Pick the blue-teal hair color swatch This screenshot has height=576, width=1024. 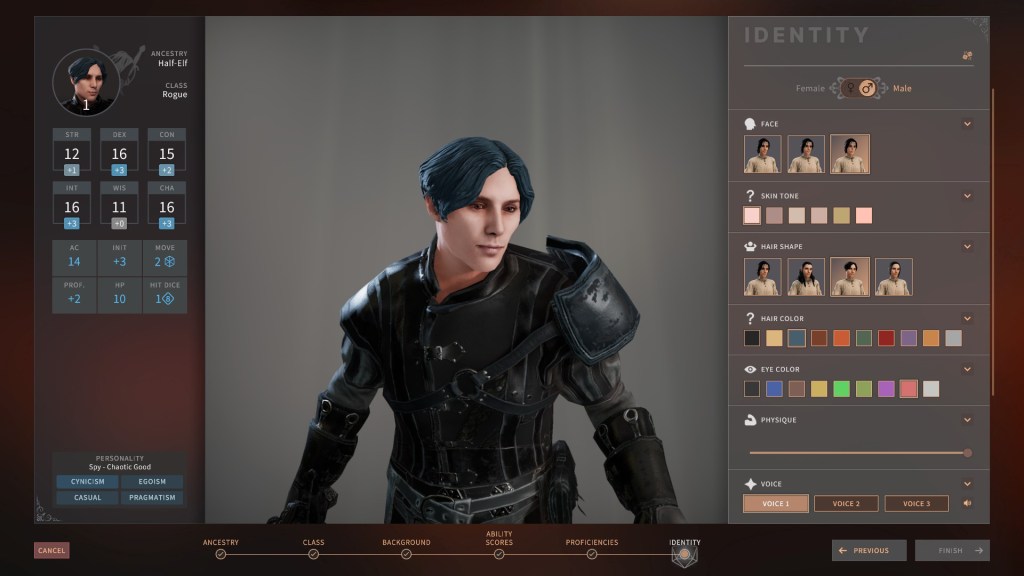pos(796,338)
